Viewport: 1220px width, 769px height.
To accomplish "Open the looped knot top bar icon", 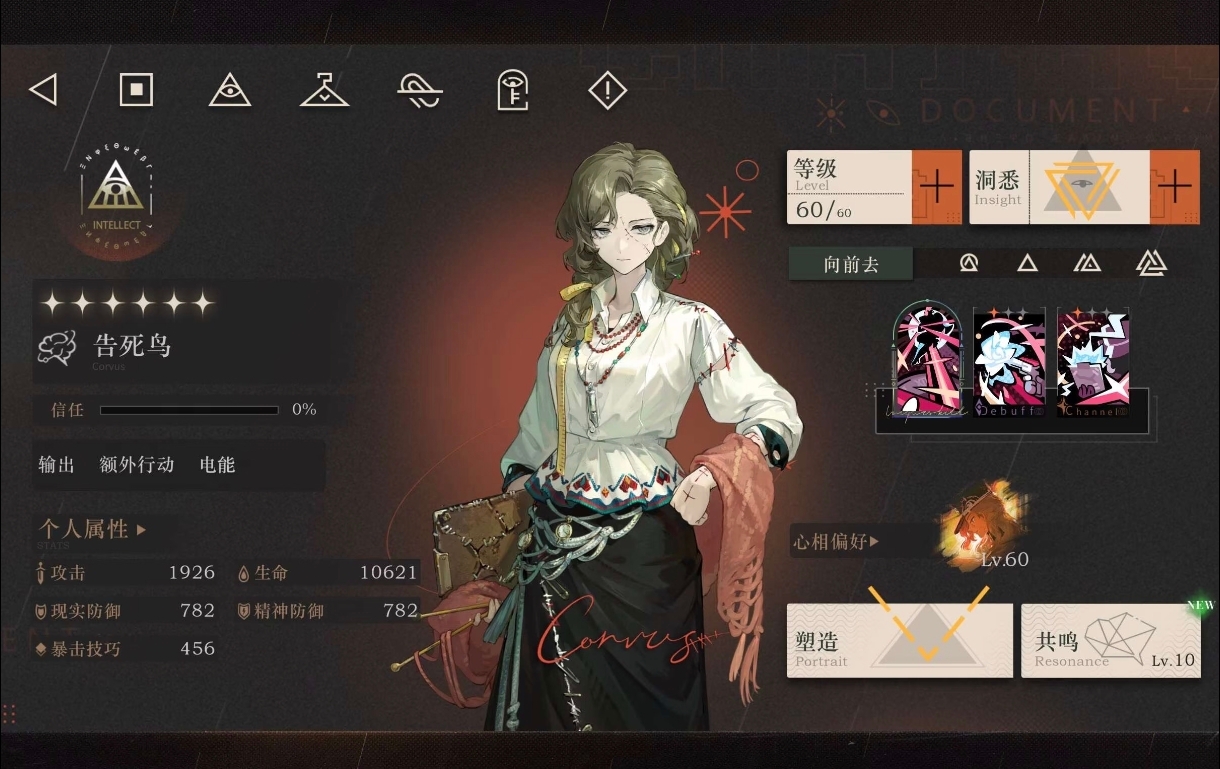I will click(420, 91).
